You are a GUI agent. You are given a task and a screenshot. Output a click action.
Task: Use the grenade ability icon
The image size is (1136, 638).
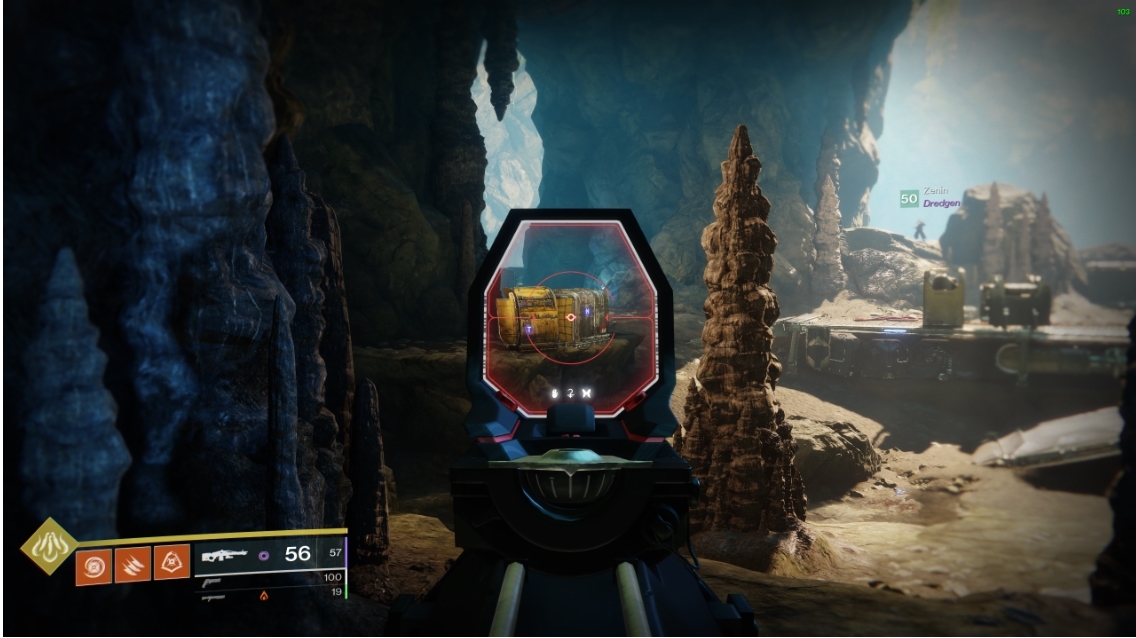tap(92, 564)
